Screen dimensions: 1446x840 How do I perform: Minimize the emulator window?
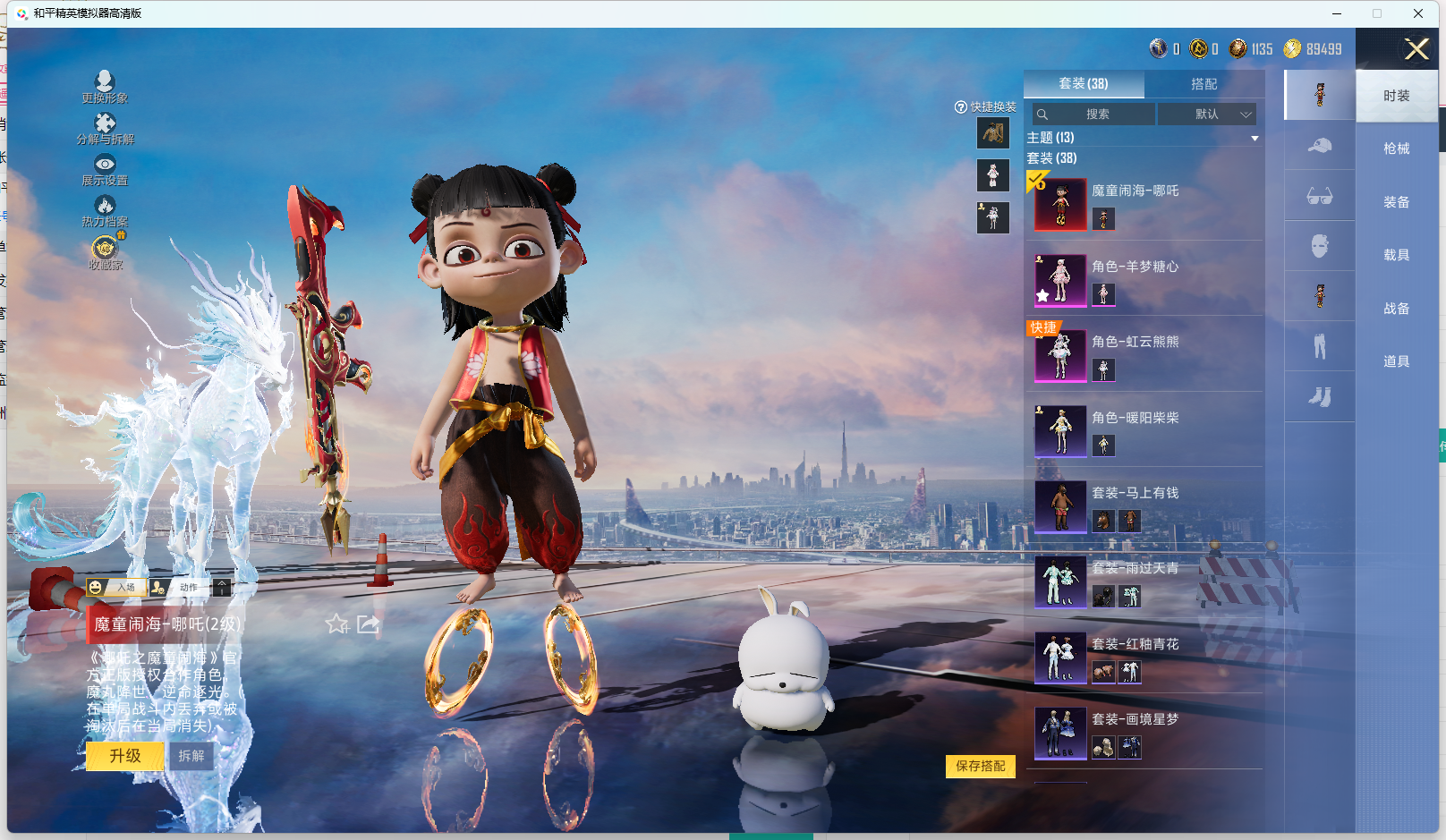click(x=1336, y=13)
